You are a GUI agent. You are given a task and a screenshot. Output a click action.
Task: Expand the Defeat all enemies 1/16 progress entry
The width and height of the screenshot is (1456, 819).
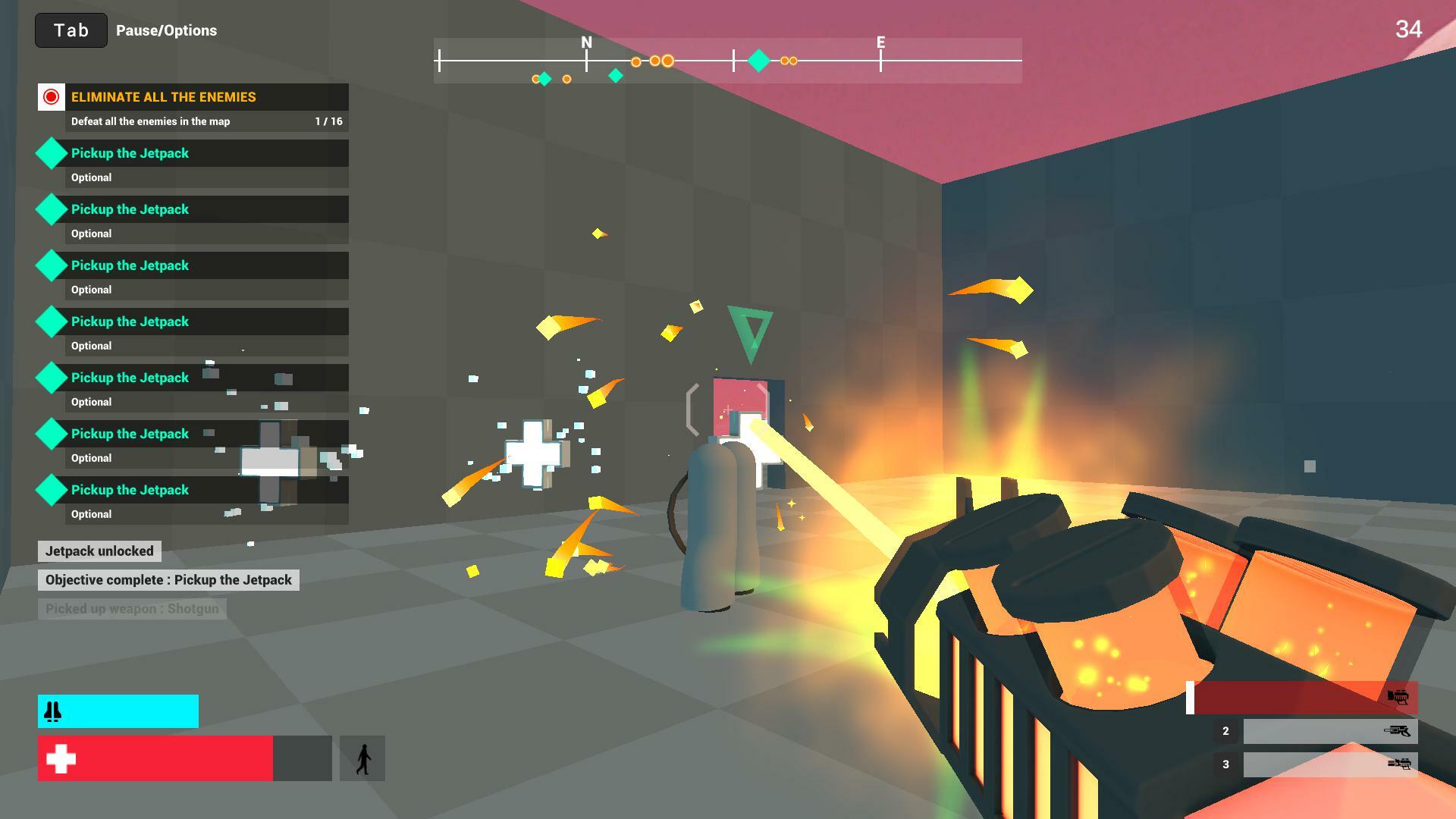[206, 121]
